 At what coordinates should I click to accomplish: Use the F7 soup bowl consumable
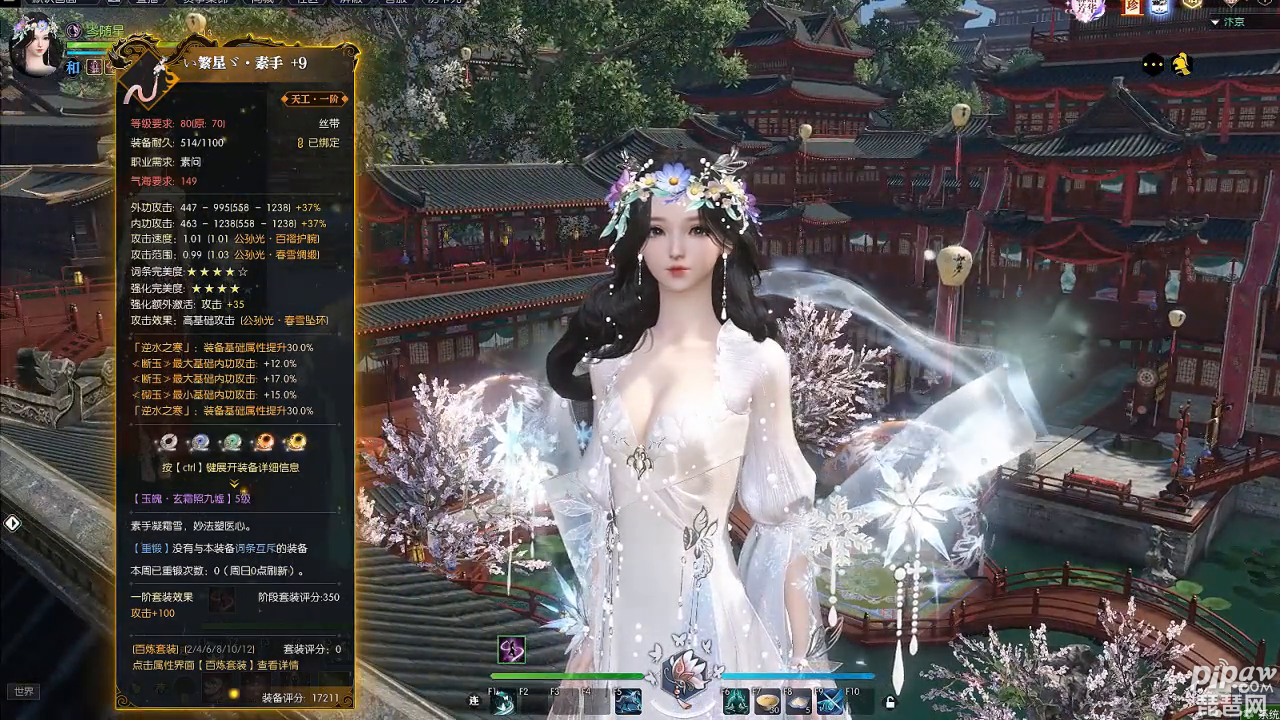[768, 702]
